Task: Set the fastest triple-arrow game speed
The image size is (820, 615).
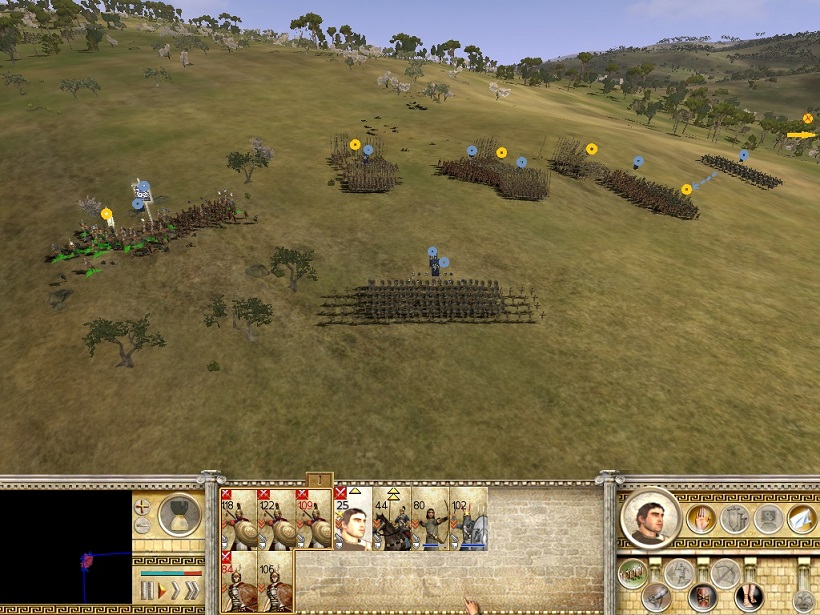Action: point(190,591)
